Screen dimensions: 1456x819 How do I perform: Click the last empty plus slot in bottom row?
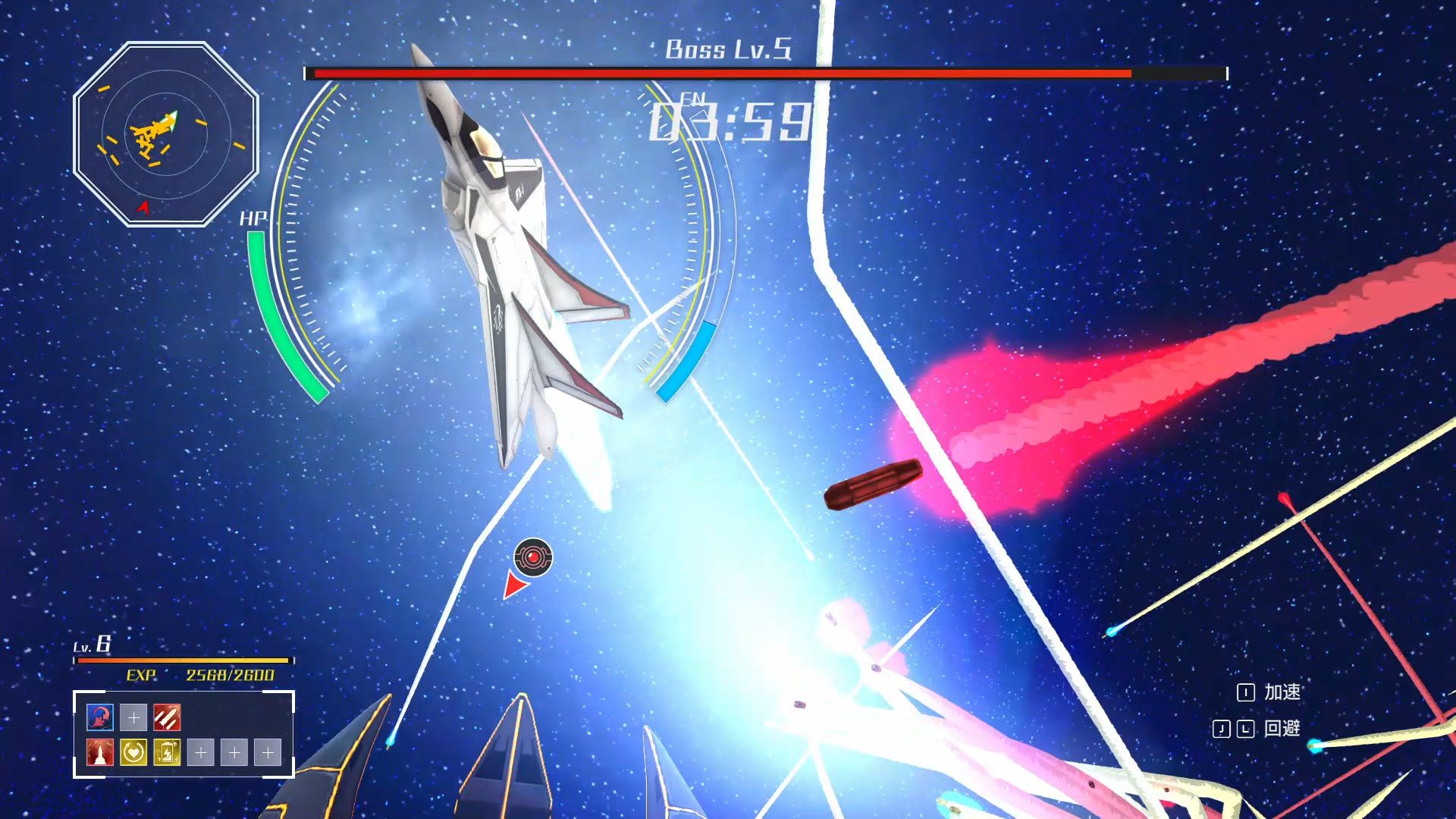click(x=268, y=754)
